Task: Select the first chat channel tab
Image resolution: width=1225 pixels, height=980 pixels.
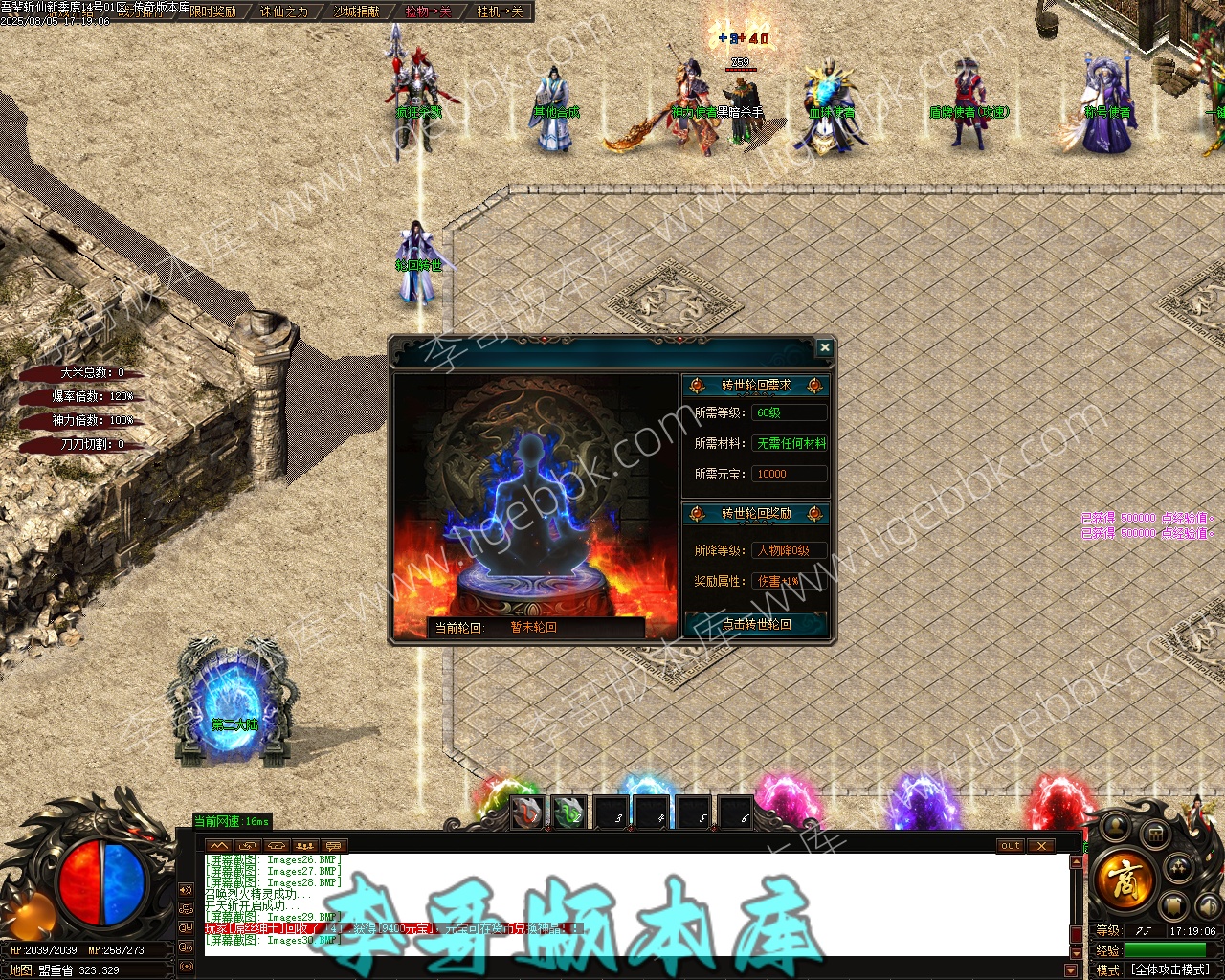Action: click(x=219, y=846)
